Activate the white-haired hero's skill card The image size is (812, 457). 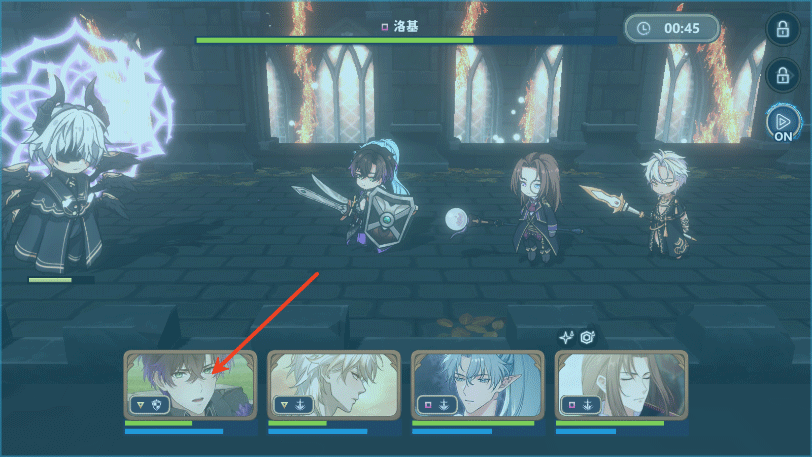click(x=334, y=385)
